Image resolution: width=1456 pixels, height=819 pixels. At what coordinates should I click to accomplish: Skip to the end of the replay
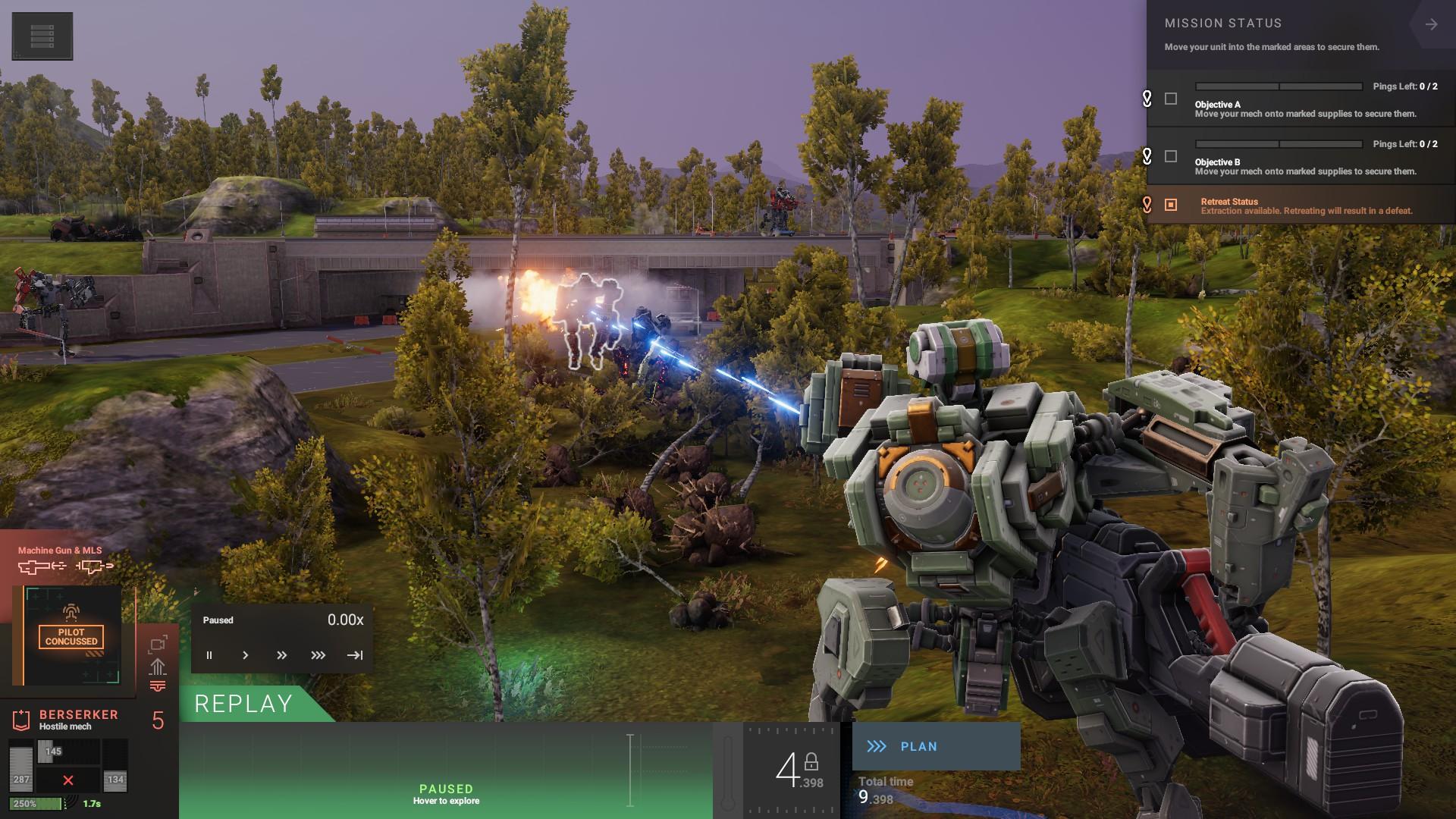click(355, 655)
